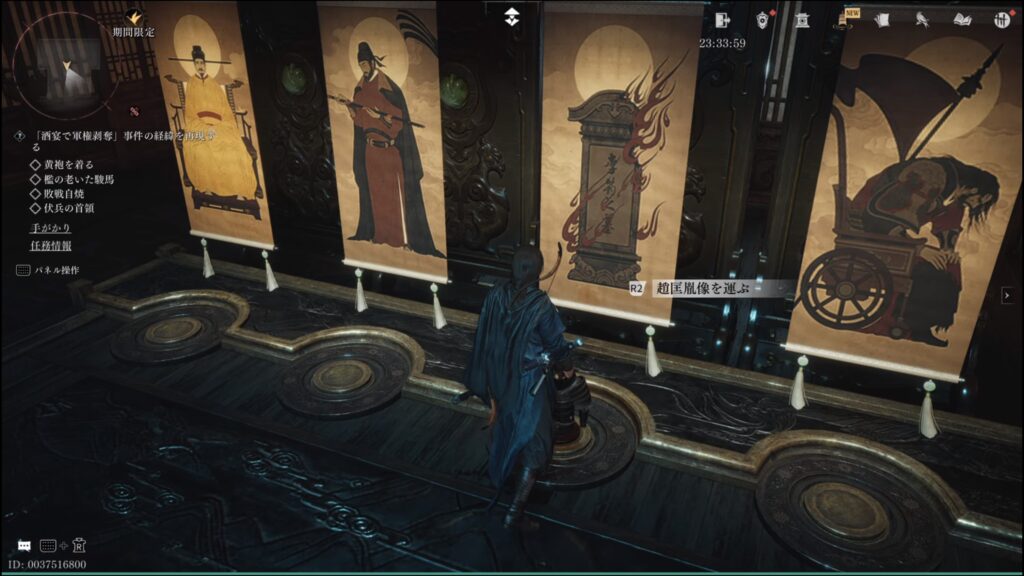Open the open-book journal icon
Viewport: 1024px width, 576px height.
pyautogui.click(x=962, y=19)
